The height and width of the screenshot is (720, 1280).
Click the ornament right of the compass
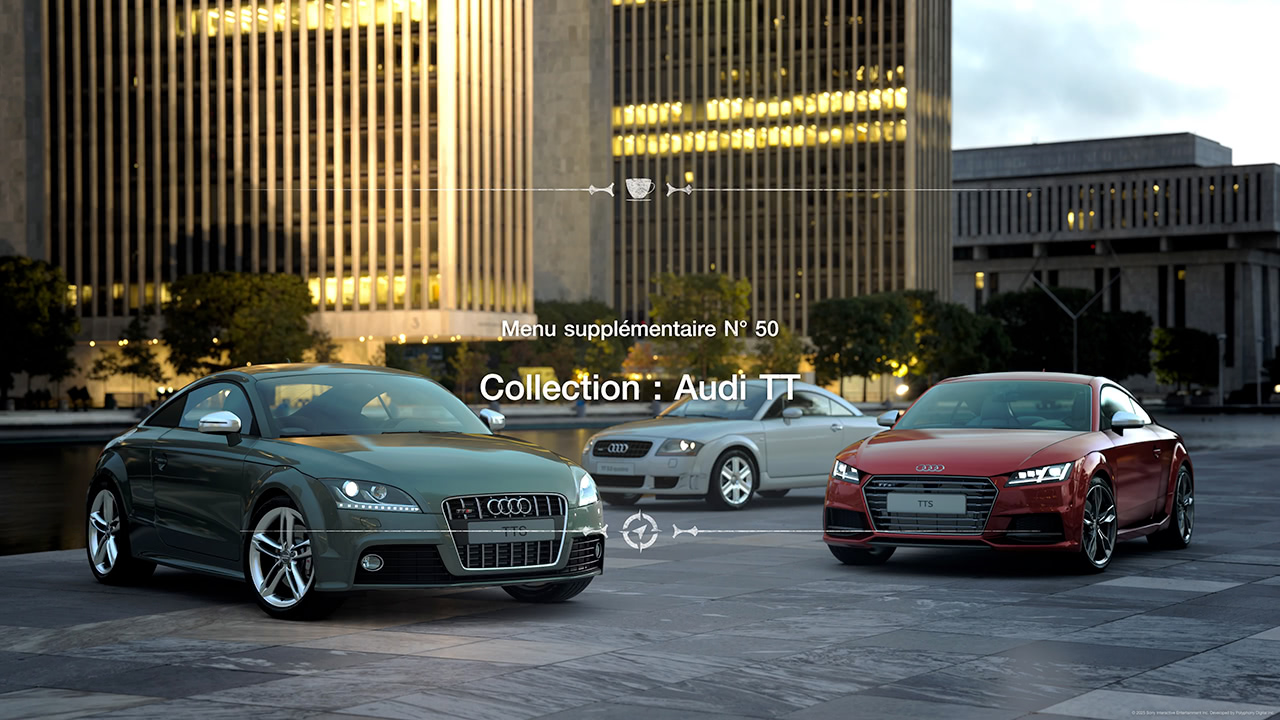(x=685, y=530)
